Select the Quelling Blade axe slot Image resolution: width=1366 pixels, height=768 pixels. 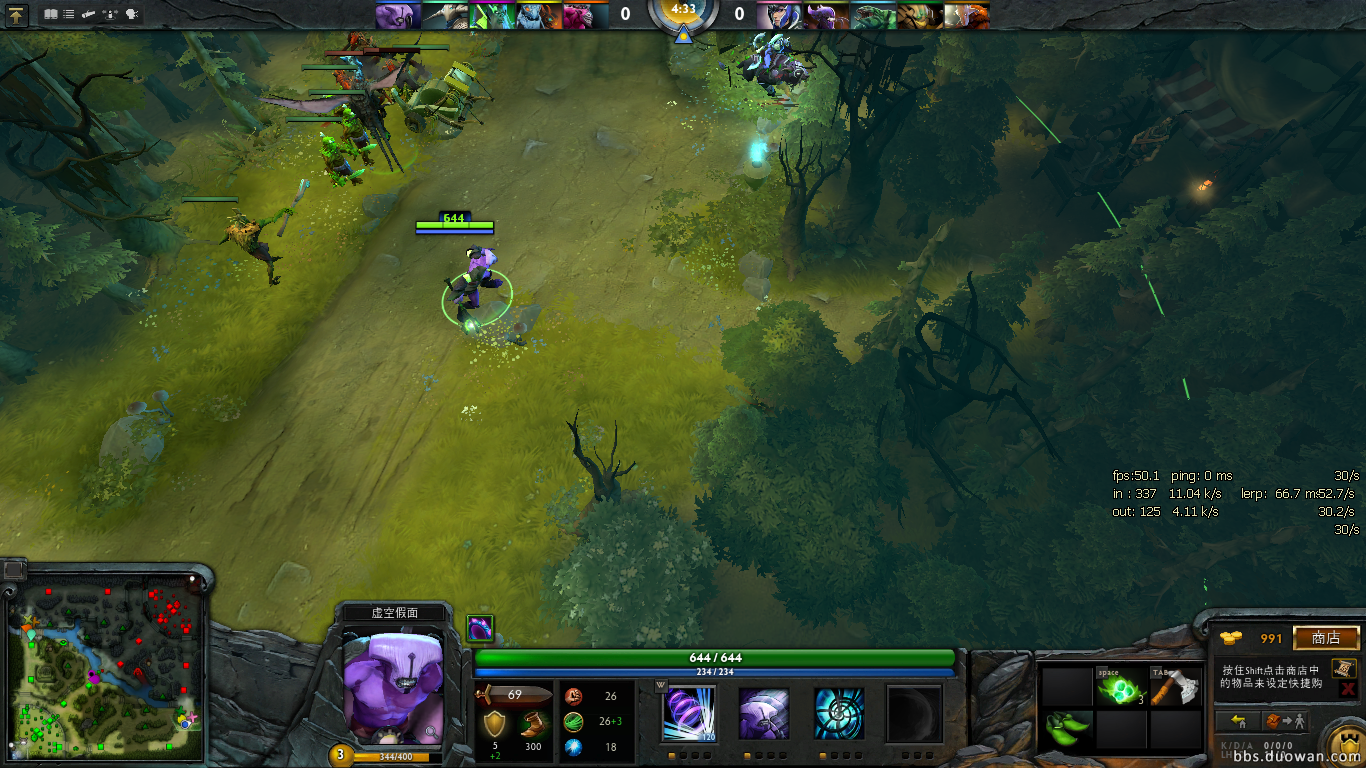(x=1174, y=687)
